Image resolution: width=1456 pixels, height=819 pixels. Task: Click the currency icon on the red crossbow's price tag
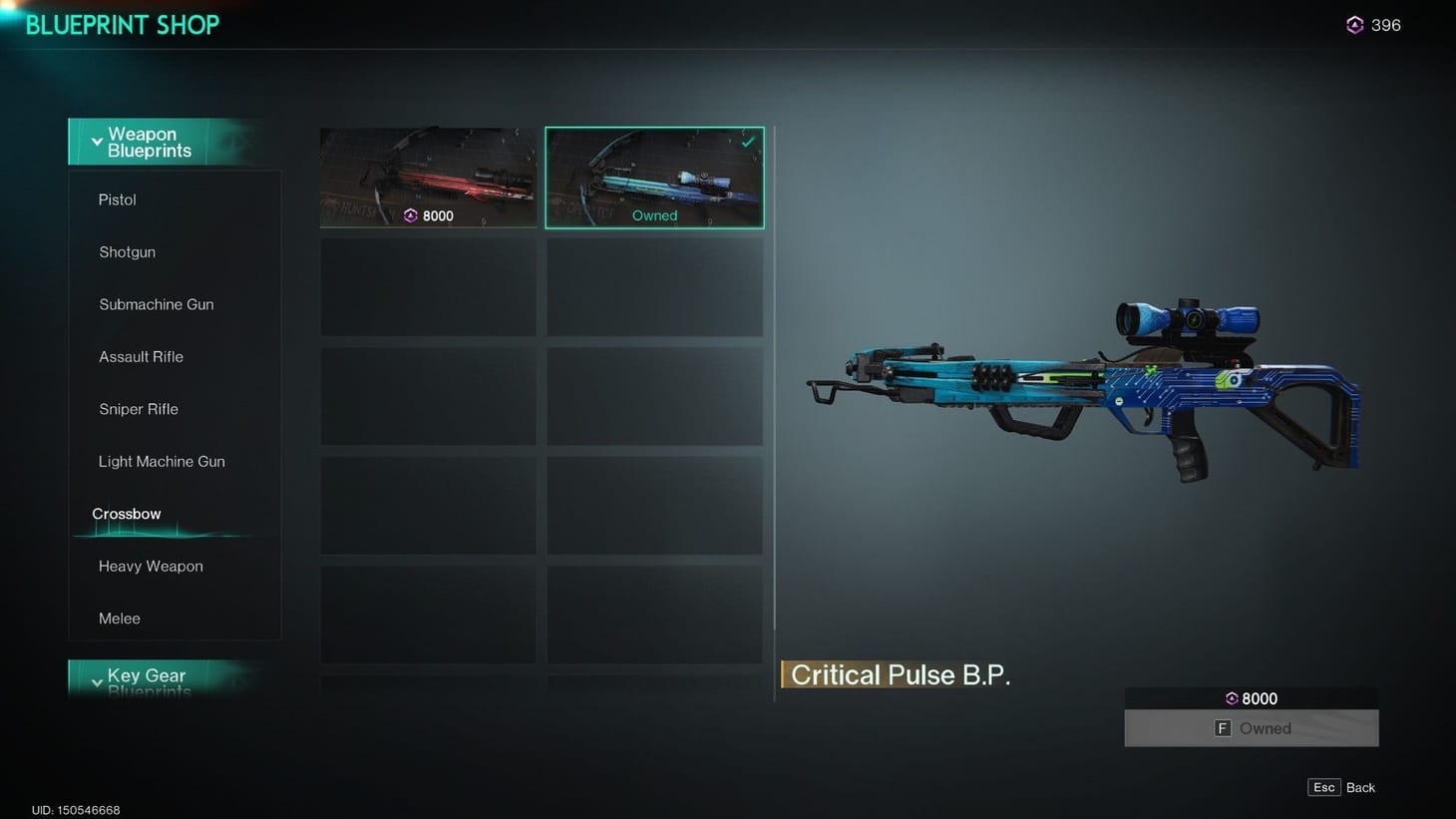point(409,214)
